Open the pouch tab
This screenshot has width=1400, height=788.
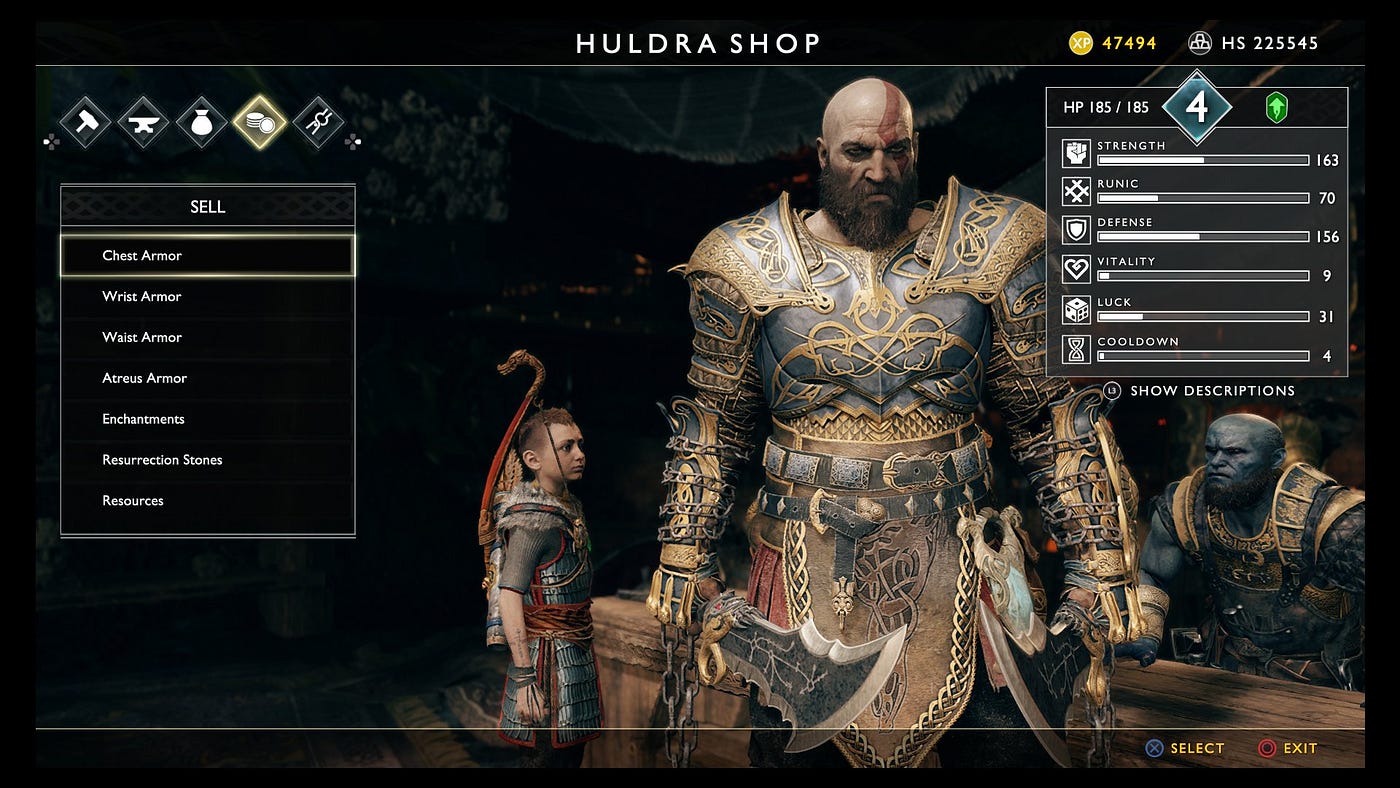202,122
